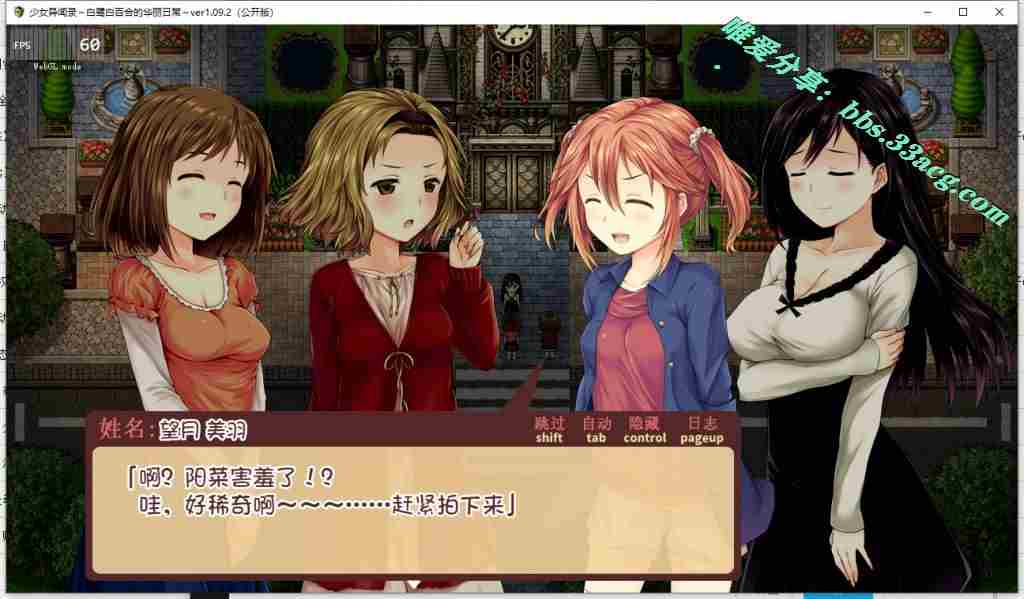Open the 日志 dialogue log
The image size is (1024, 599).
tap(701, 429)
